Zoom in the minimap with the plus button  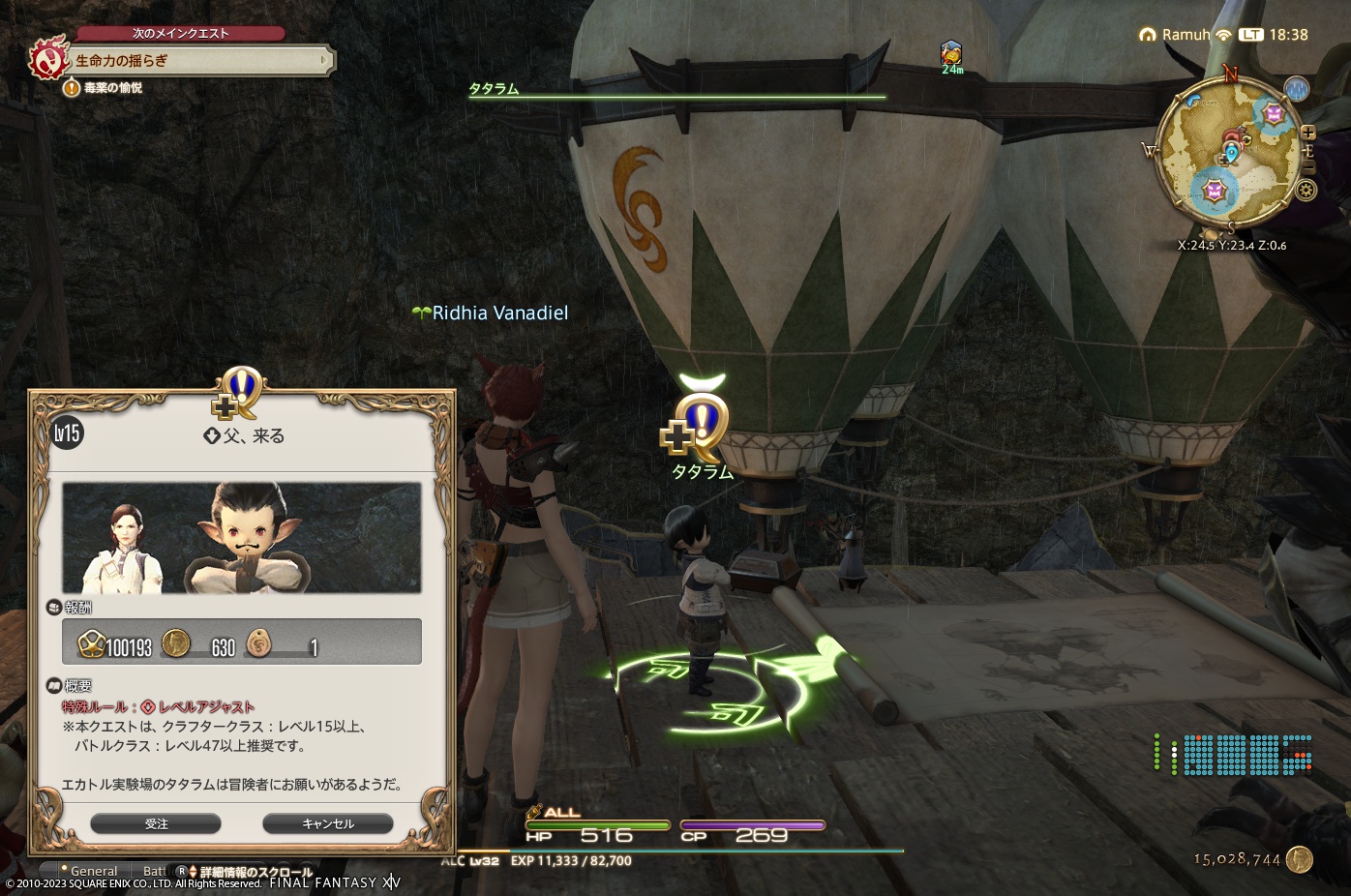1308,133
